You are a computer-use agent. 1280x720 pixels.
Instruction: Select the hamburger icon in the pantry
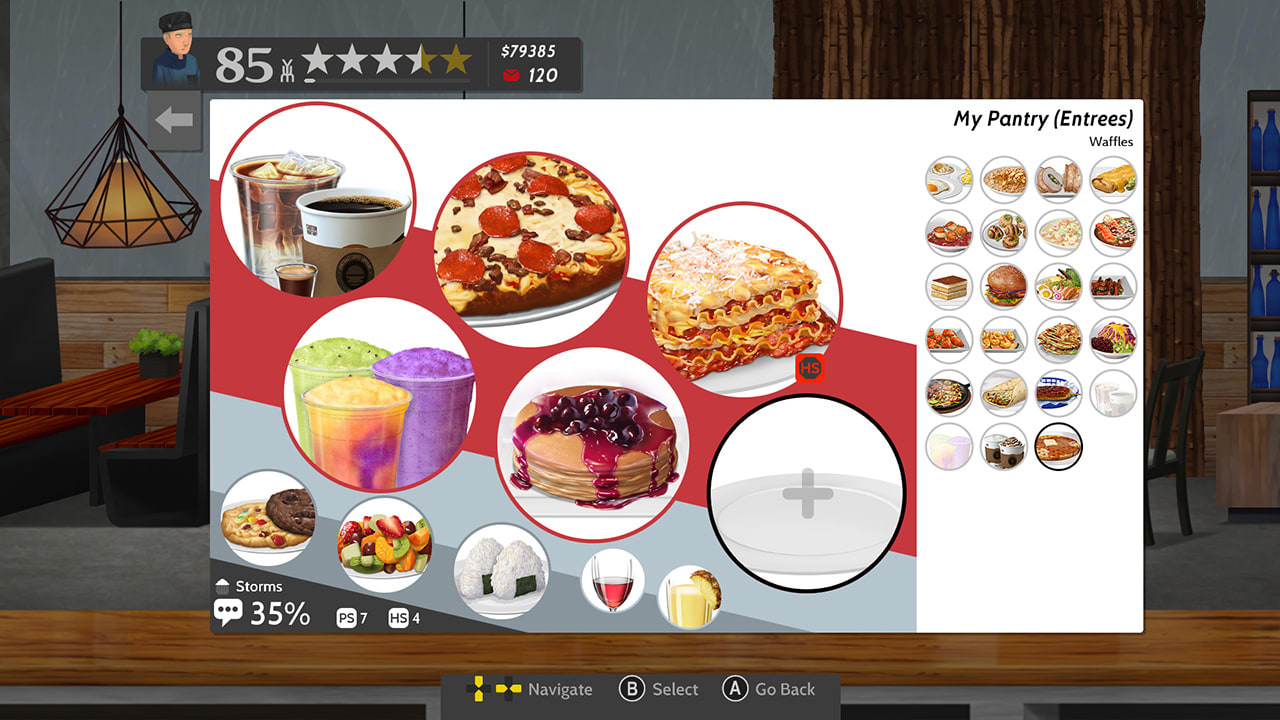coord(1004,287)
